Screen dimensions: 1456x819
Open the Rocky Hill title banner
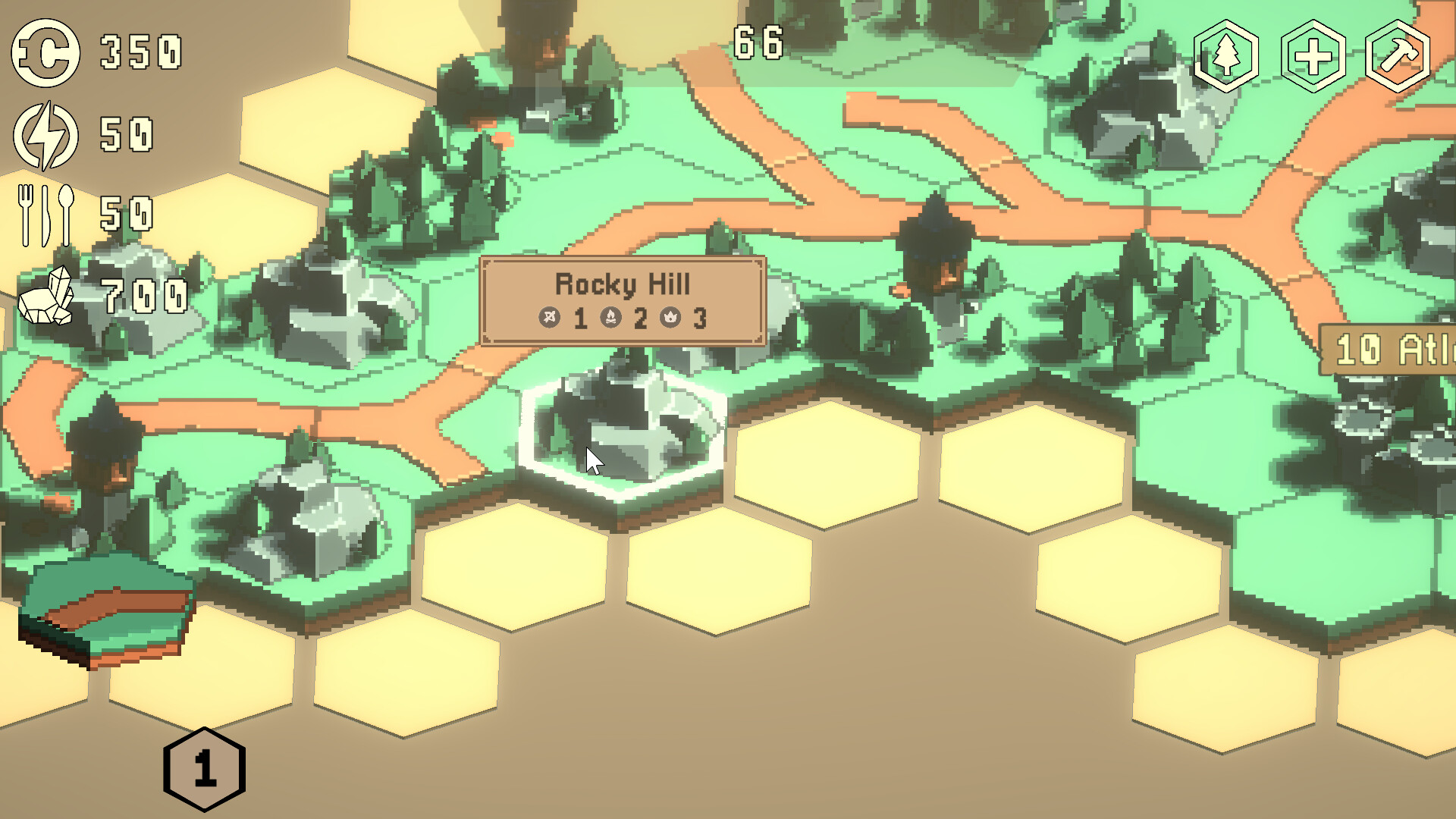click(x=623, y=284)
